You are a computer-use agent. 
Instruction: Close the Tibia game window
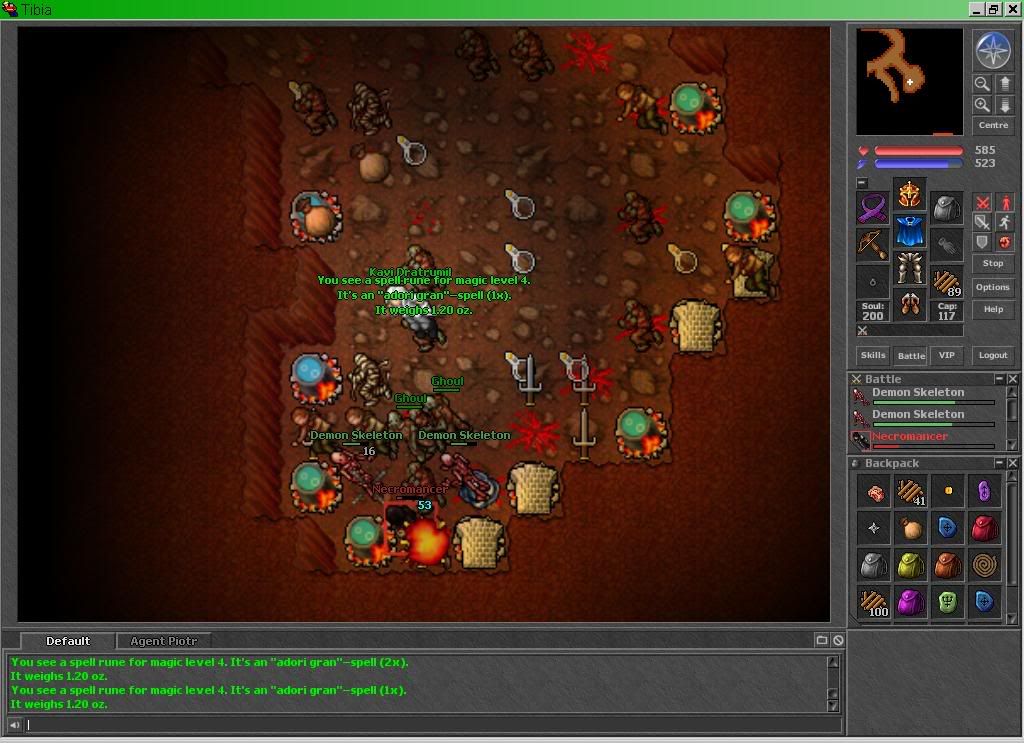pos(1012,9)
